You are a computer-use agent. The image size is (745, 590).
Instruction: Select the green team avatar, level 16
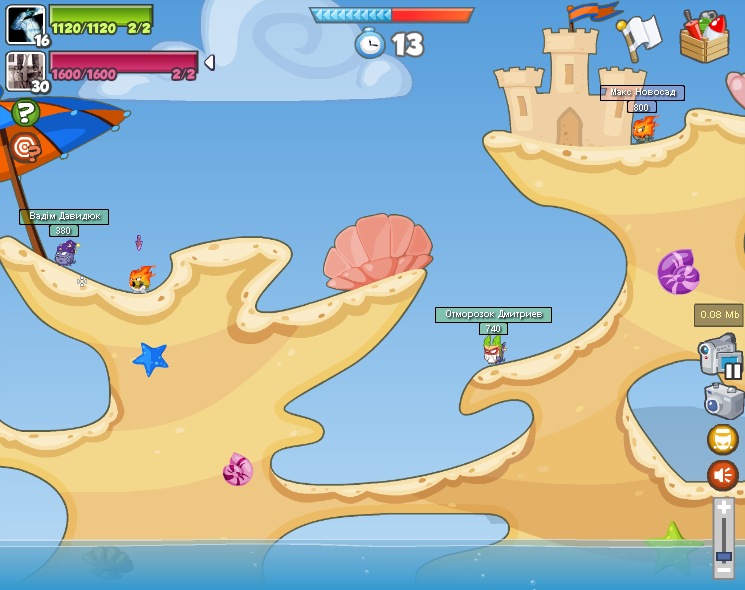tap(25, 24)
